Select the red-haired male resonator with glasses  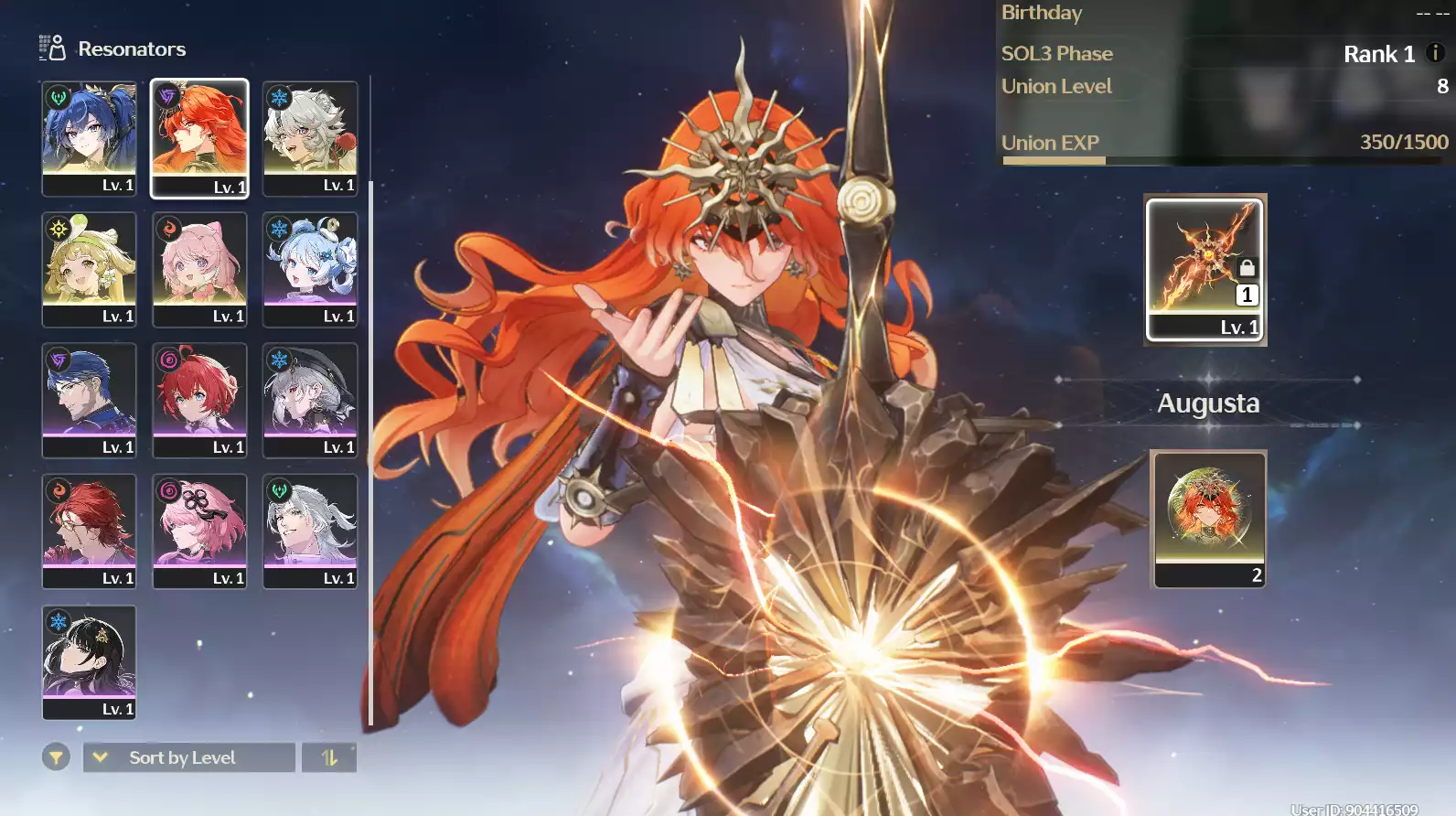pyautogui.click(x=89, y=531)
